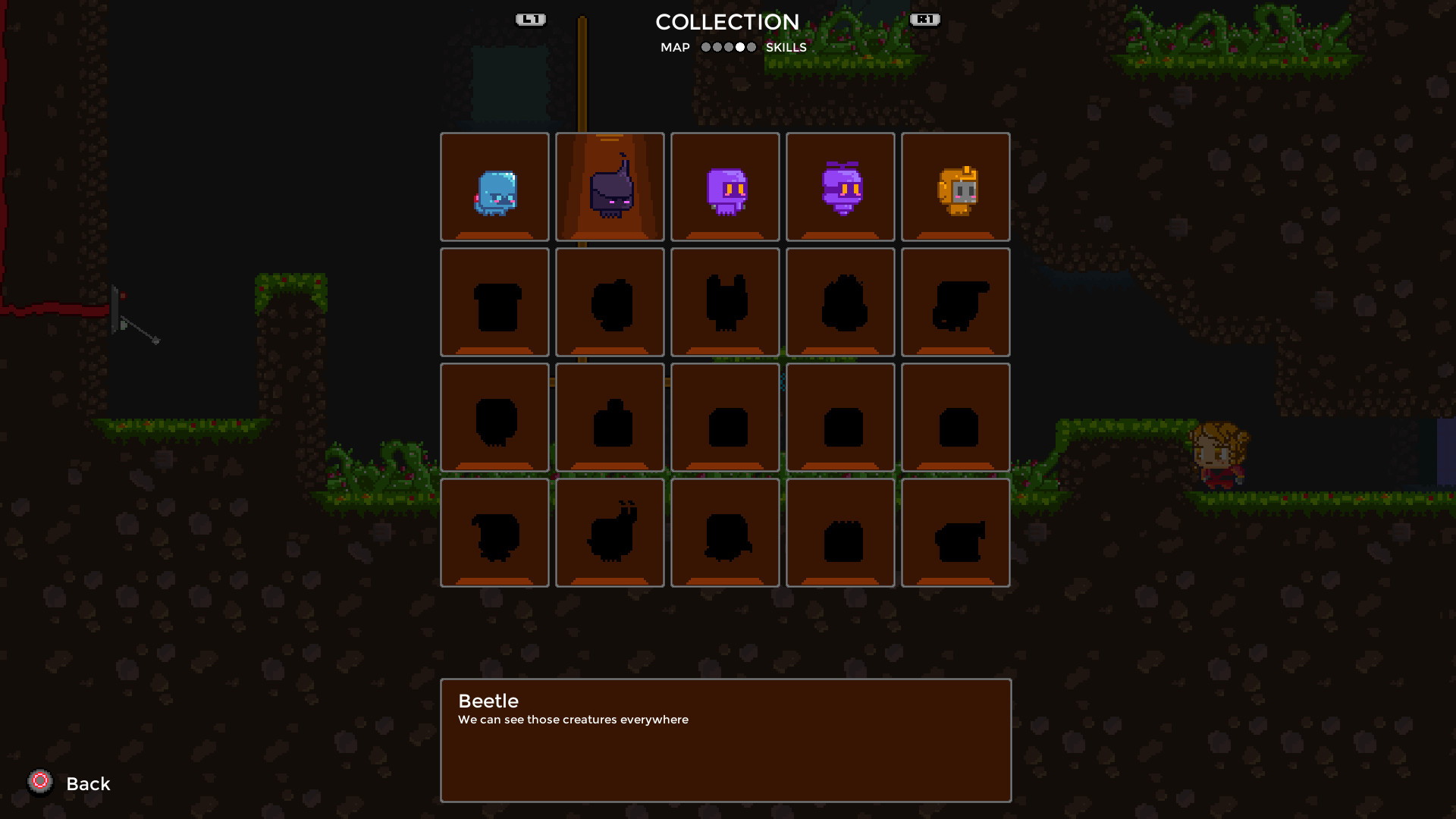Image resolution: width=1456 pixels, height=819 pixels.
Task: Switch to the SKILLS tab
Action: [786, 47]
